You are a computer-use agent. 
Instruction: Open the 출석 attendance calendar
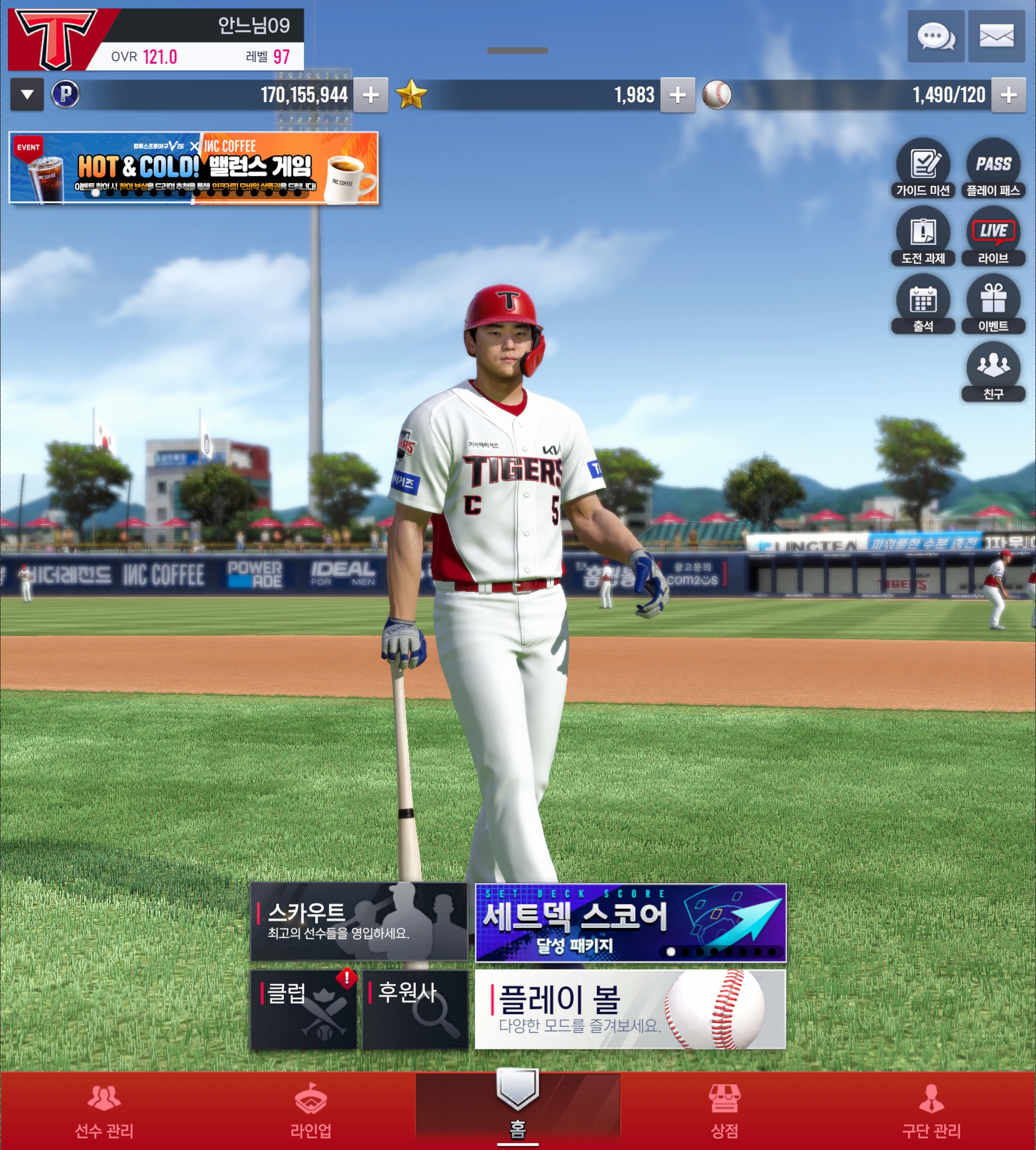pos(923,304)
